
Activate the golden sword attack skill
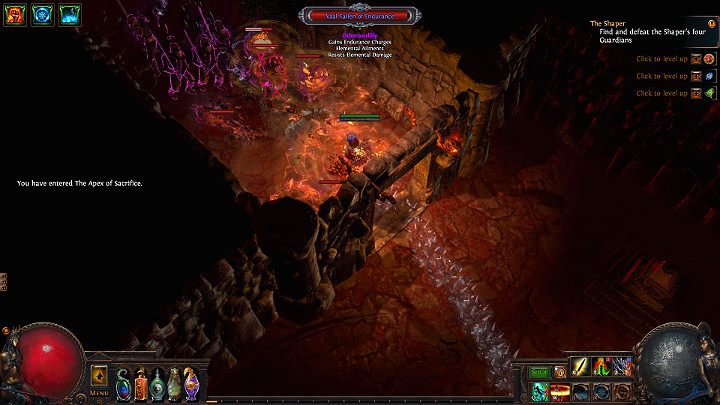click(x=580, y=367)
